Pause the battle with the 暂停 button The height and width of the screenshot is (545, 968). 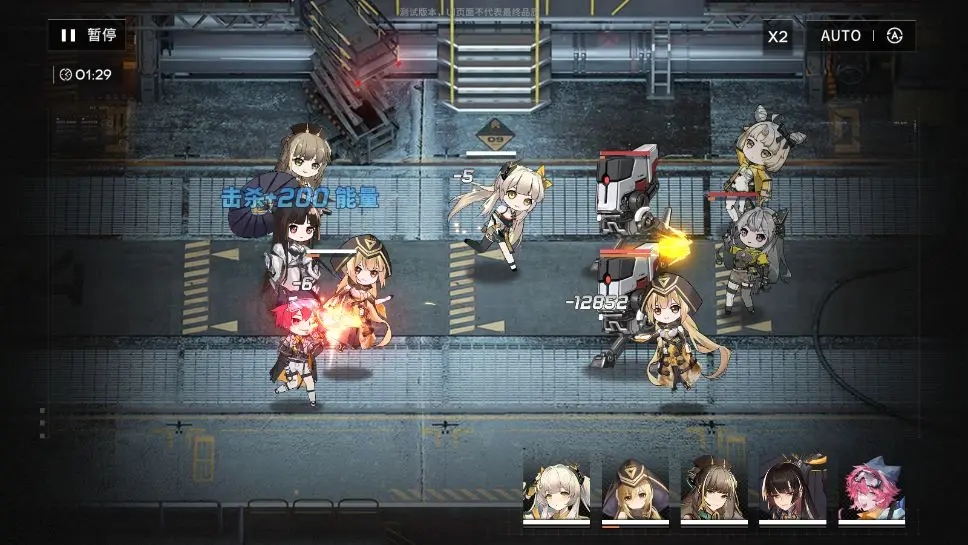tap(87, 35)
